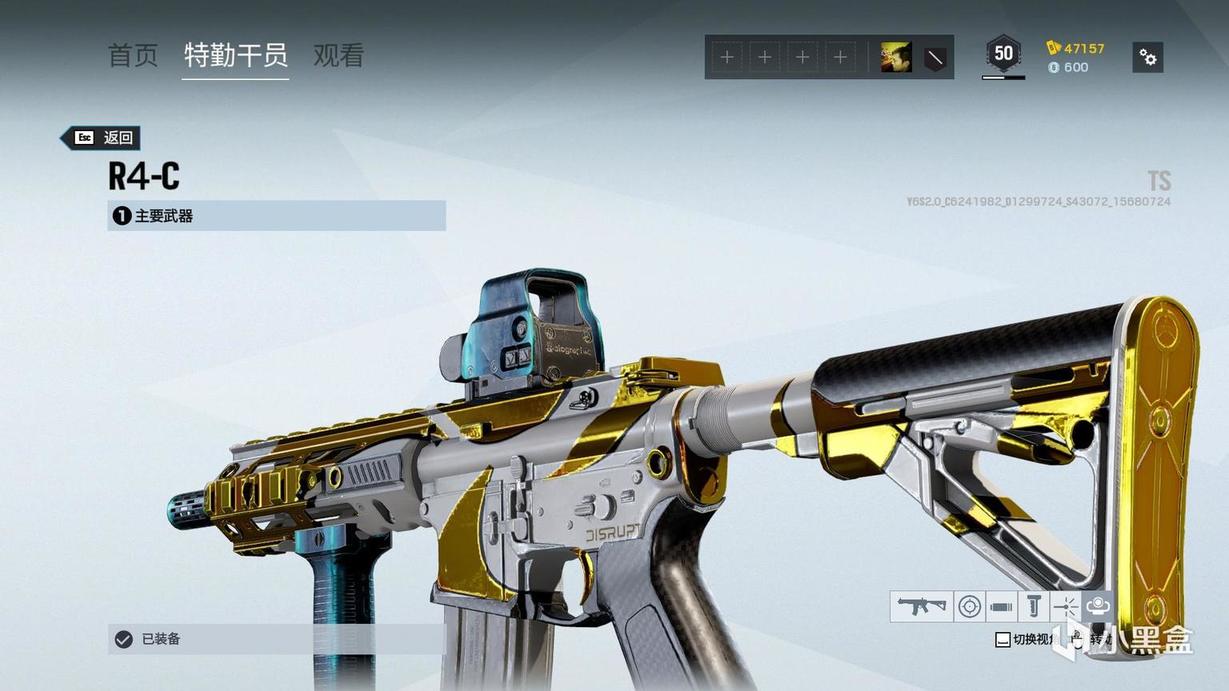Choose the vertical grip attachment icon
The width and height of the screenshot is (1229, 691).
point(1034,606)
